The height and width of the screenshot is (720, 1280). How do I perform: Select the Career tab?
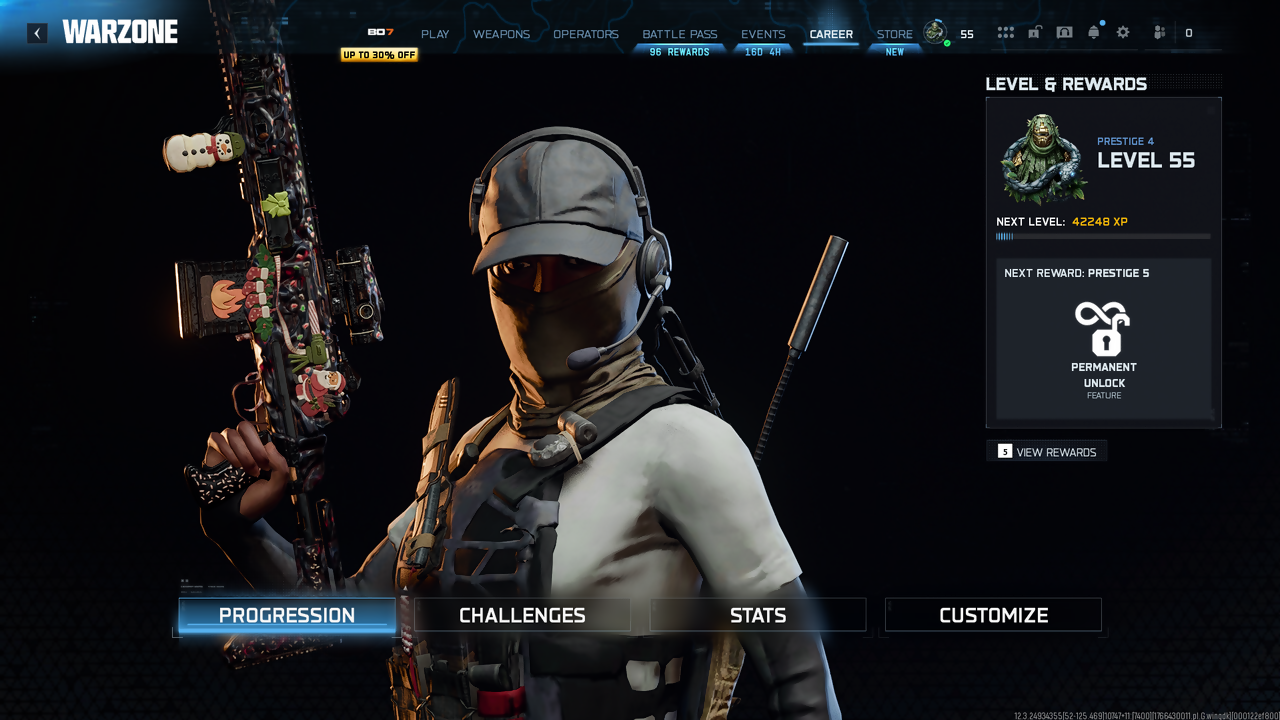coord(831,34)
